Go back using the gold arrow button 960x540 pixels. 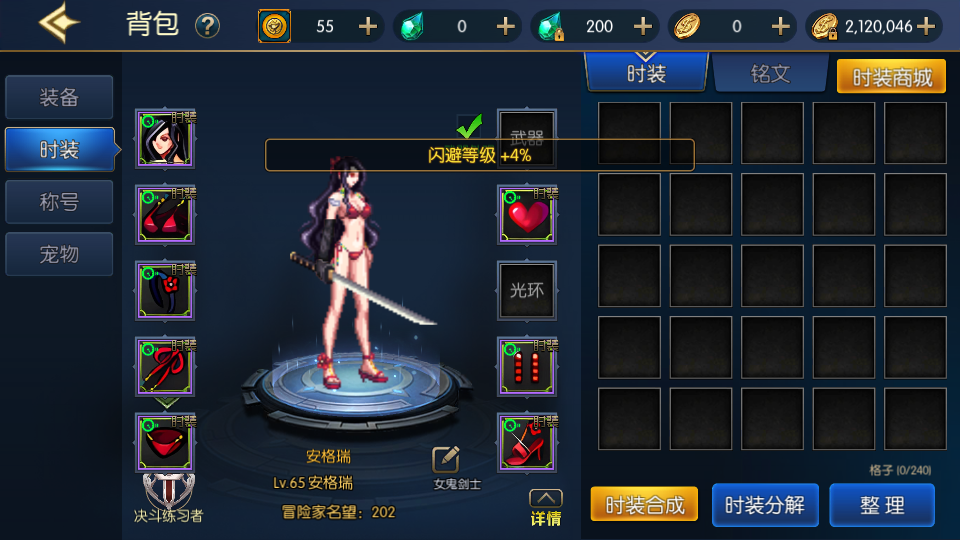point(59,24)
